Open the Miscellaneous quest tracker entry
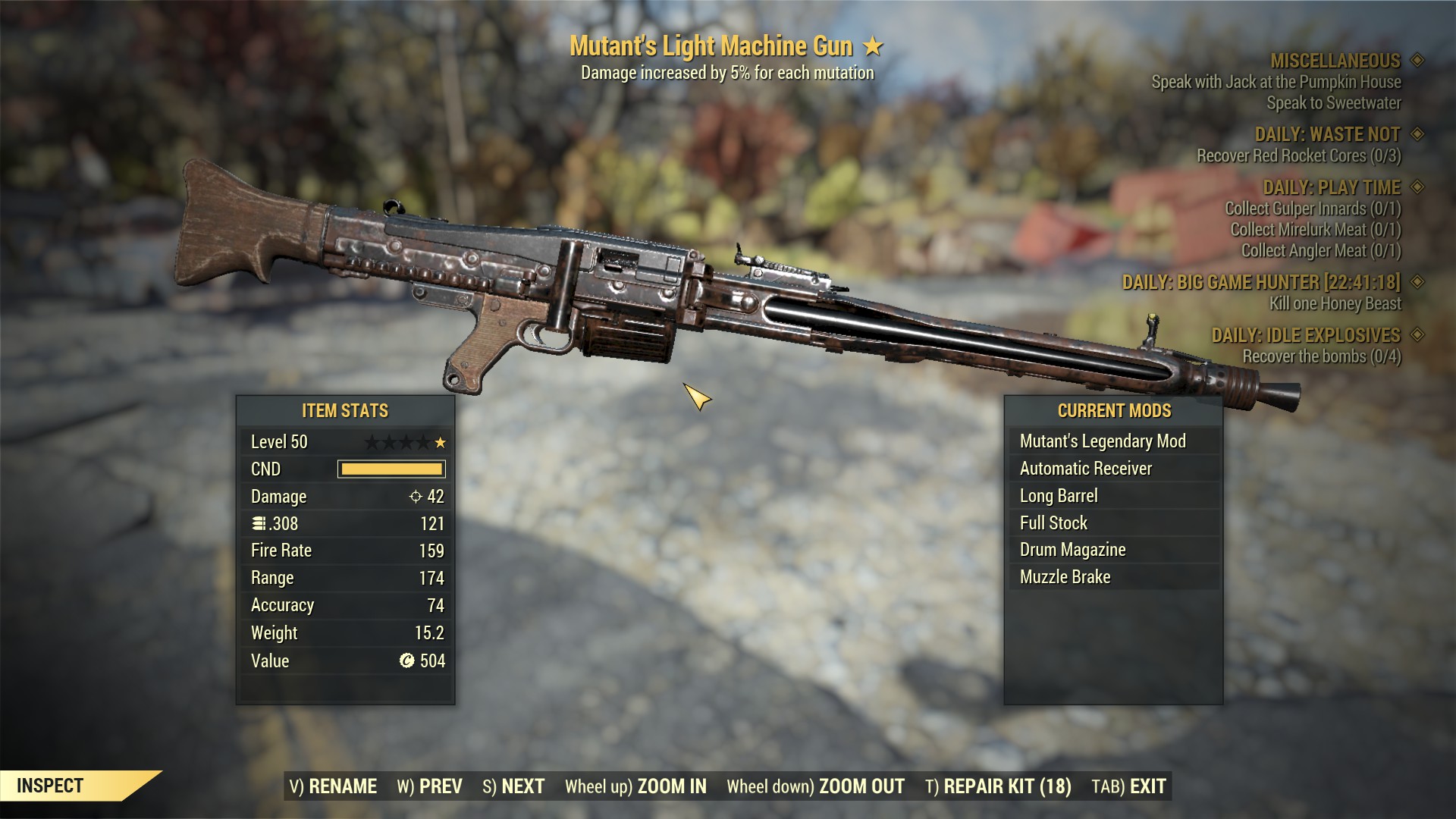 pyautogui.click(x=1335, y=61)
